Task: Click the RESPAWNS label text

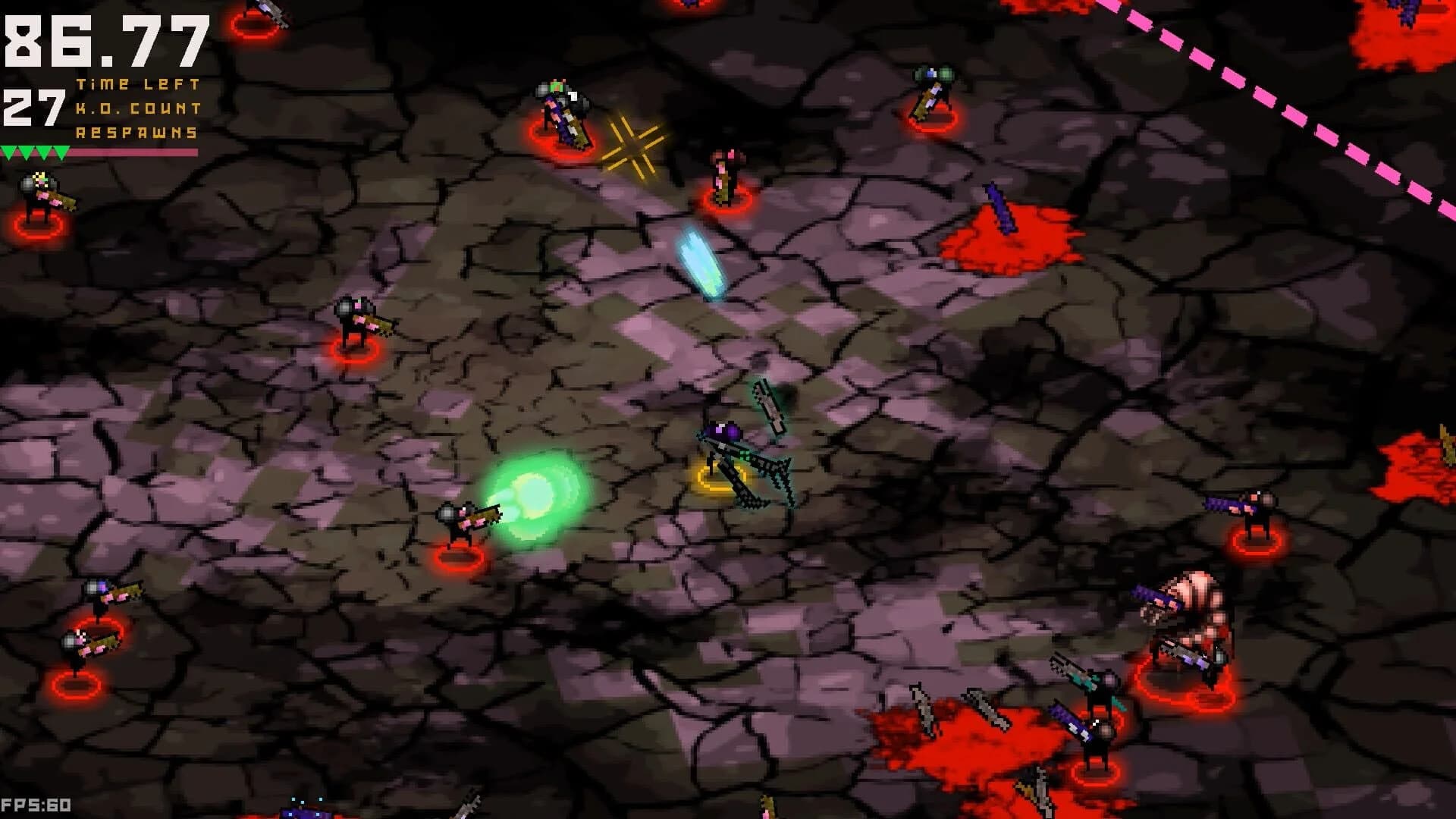Action: click(x=136, y=135)
